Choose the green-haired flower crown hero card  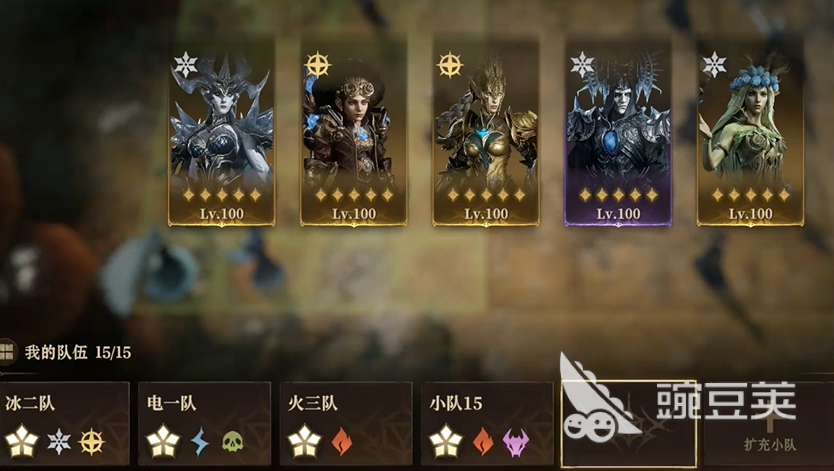pos(750,132)
